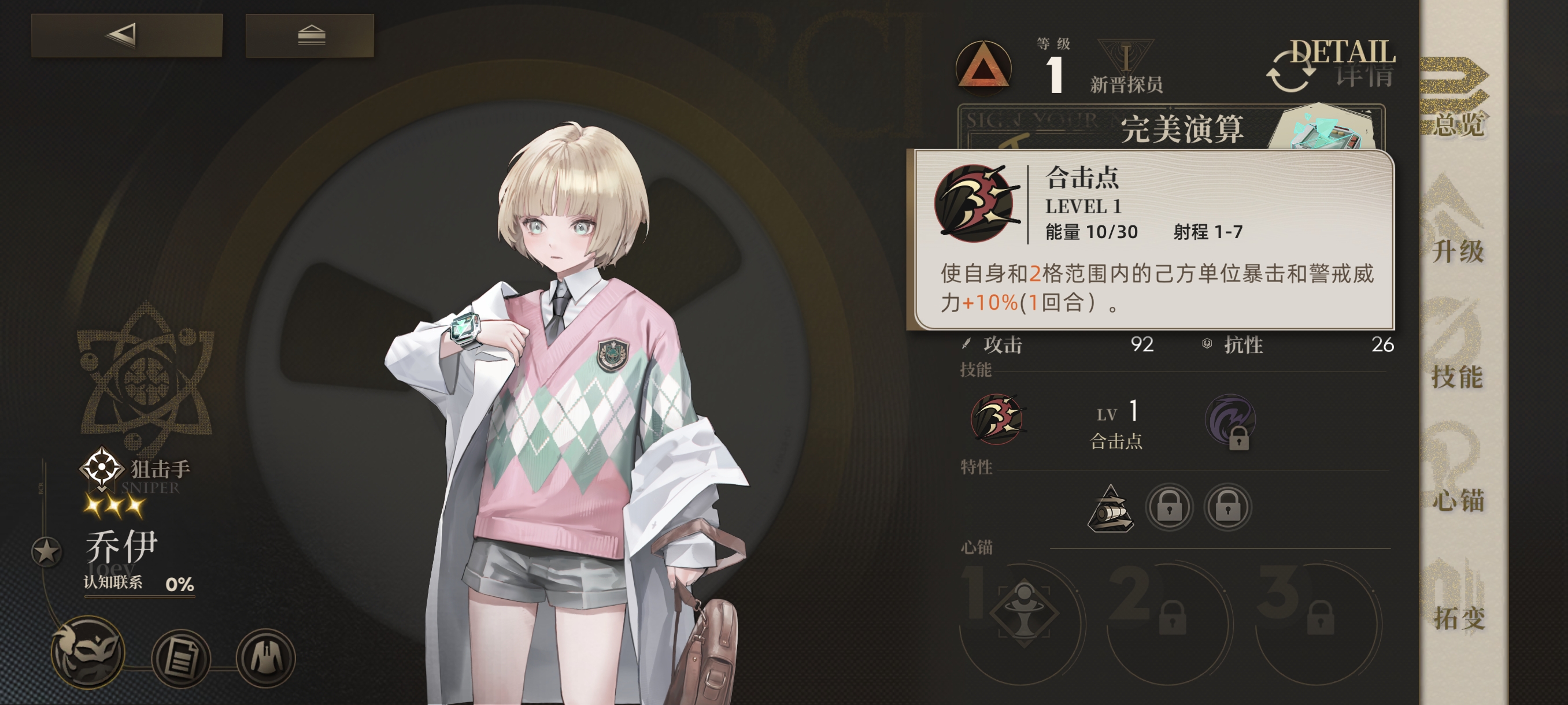Return to the home screen button
Screen dimensions: 1568x705
[310, 35]
